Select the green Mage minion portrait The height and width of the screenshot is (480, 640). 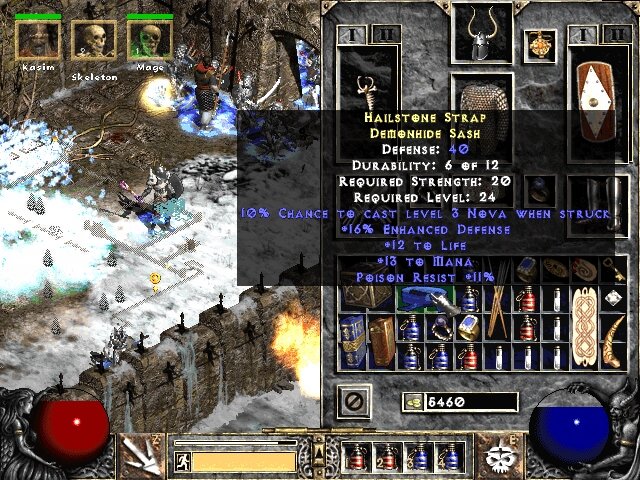(x=150, y=40)
